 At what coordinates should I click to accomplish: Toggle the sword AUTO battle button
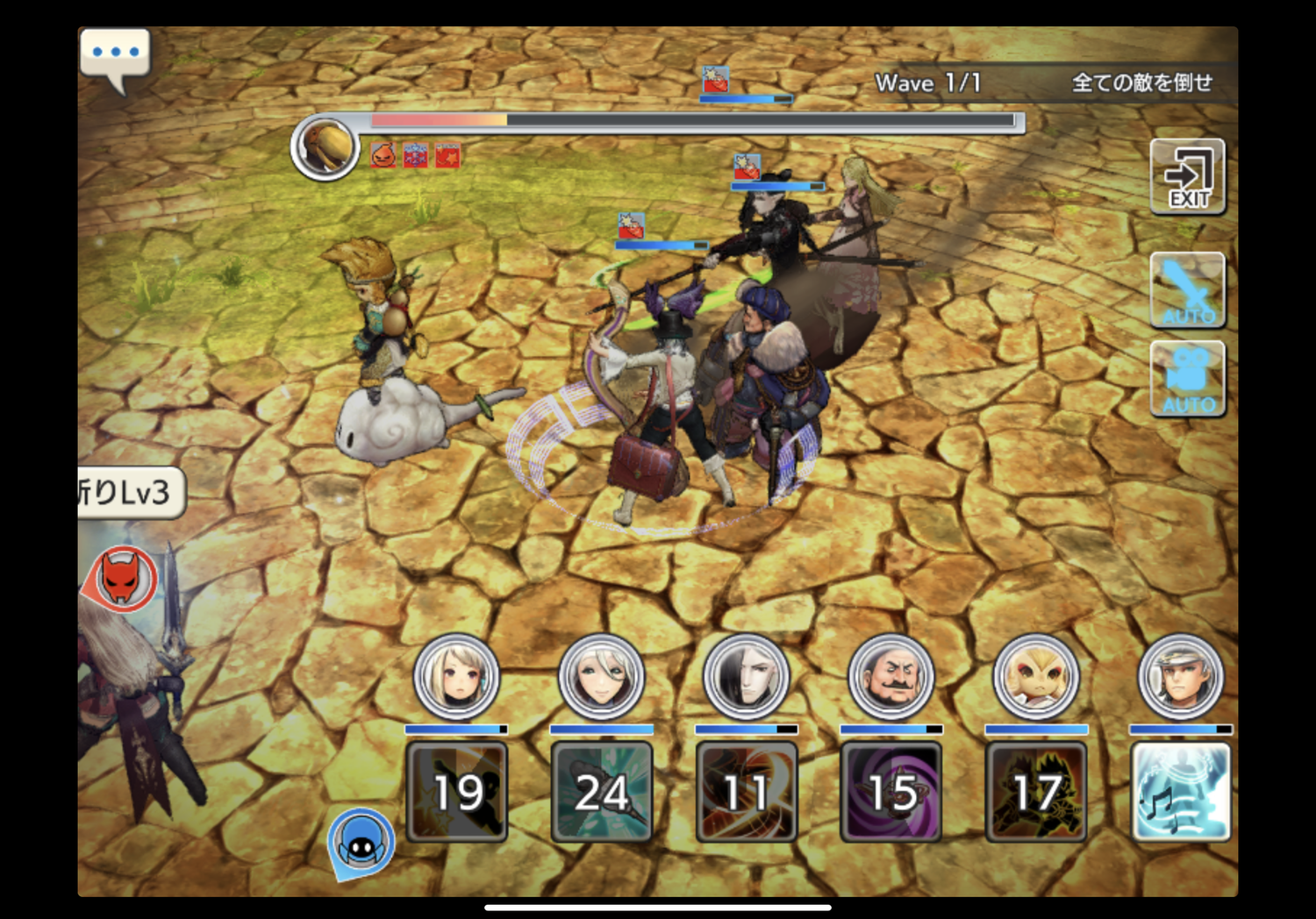pyautogui.click(x=1187, y=290)
